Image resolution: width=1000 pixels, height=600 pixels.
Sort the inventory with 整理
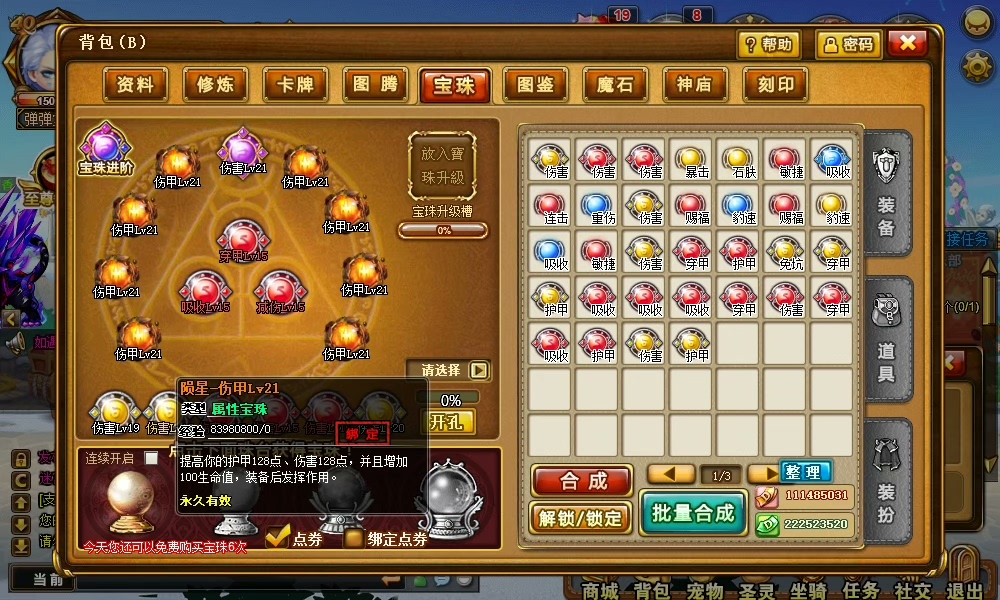tap(804, 472)
